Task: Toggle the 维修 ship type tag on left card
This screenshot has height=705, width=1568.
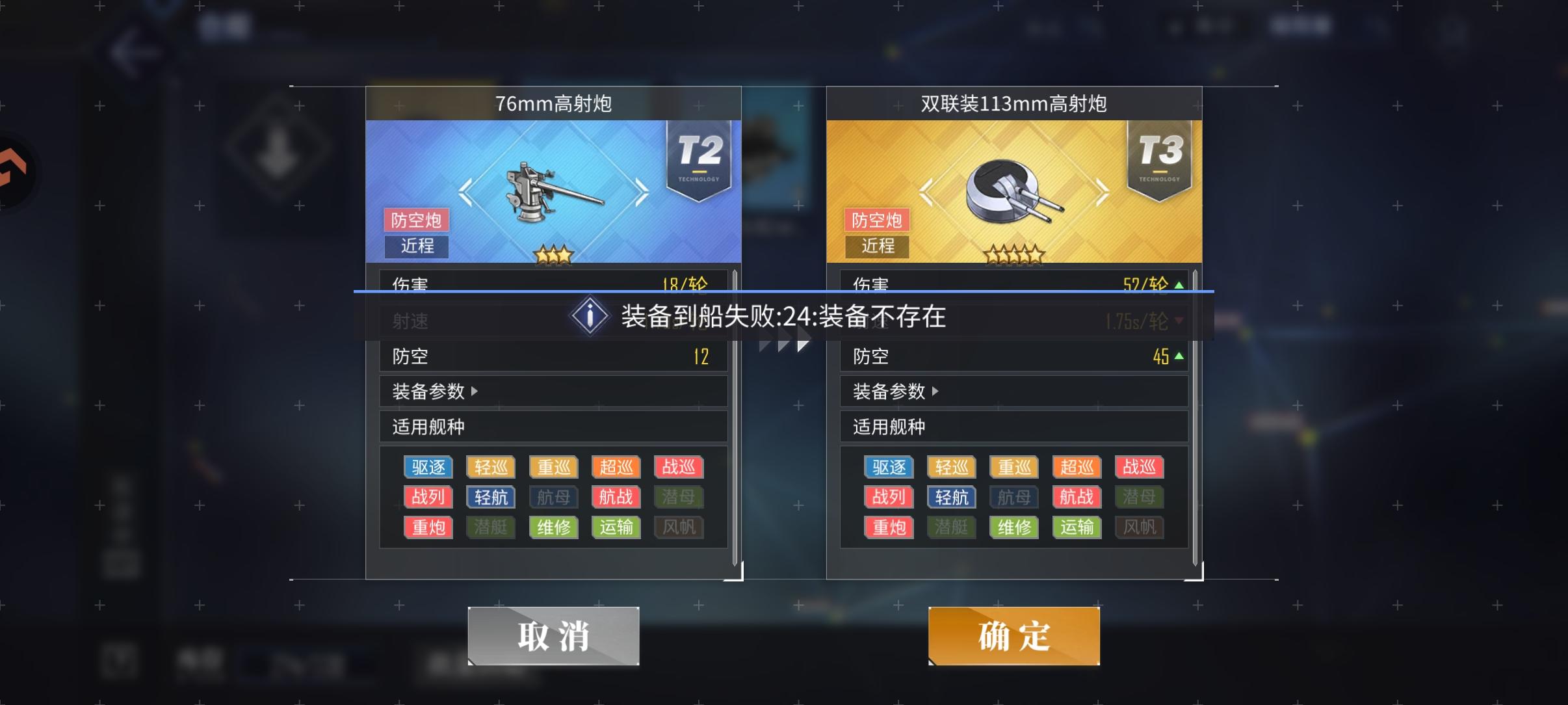Action: [x=553, y=527]
